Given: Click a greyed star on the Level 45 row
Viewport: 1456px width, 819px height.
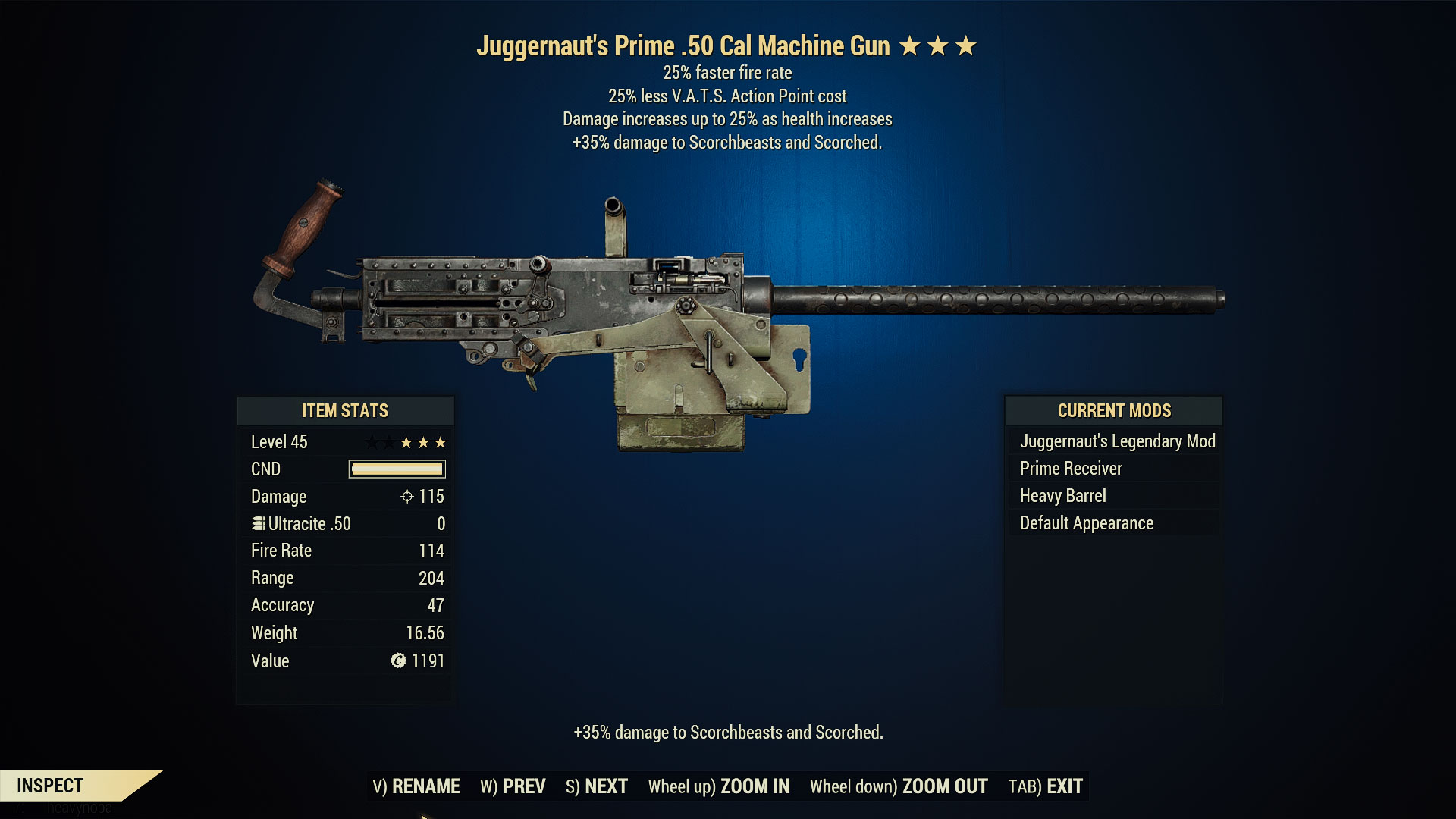Looking at the screenshot, I should coord(372,442).
